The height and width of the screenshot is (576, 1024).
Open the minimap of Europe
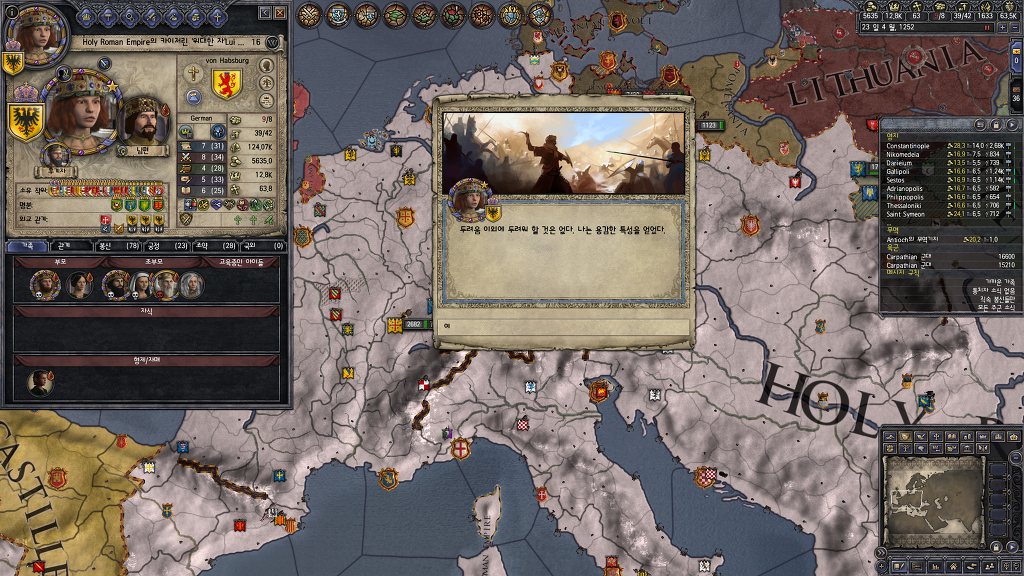tap(934, 500)
